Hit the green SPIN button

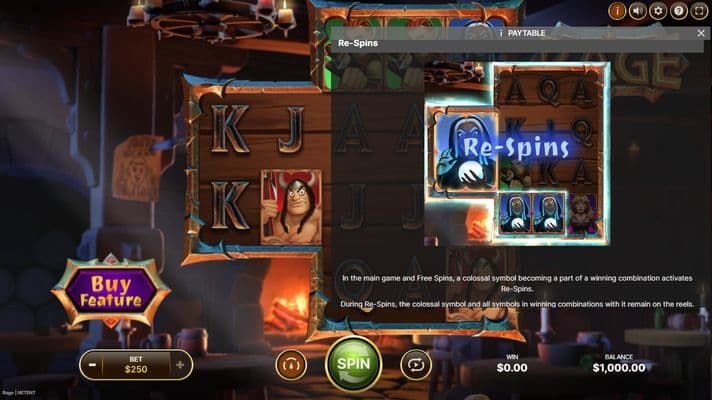(x=353, y=364)
